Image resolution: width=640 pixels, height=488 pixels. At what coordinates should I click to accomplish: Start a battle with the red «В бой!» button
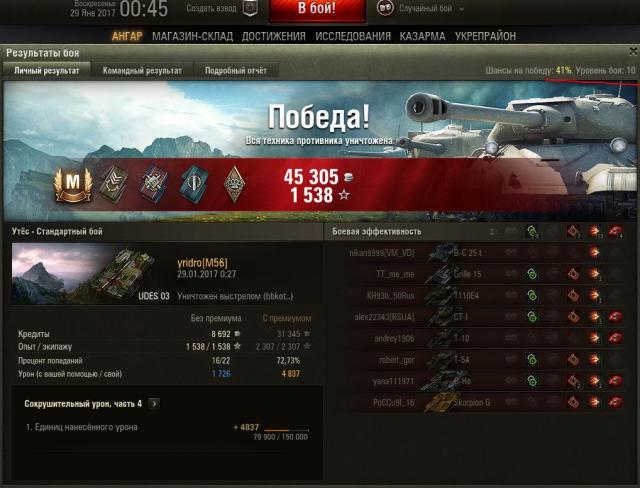point(317,11)
